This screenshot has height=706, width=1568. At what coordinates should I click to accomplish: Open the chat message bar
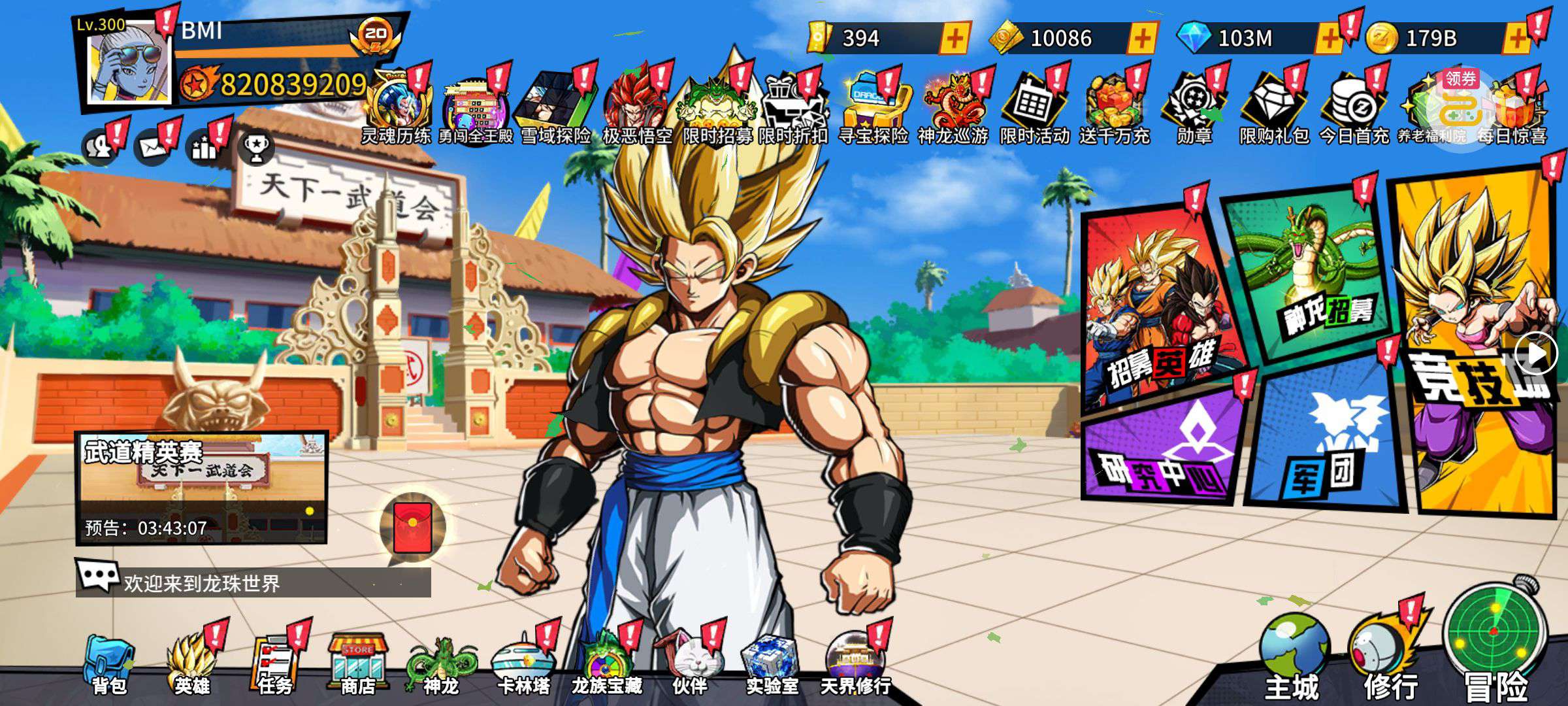tap(253, 582)
